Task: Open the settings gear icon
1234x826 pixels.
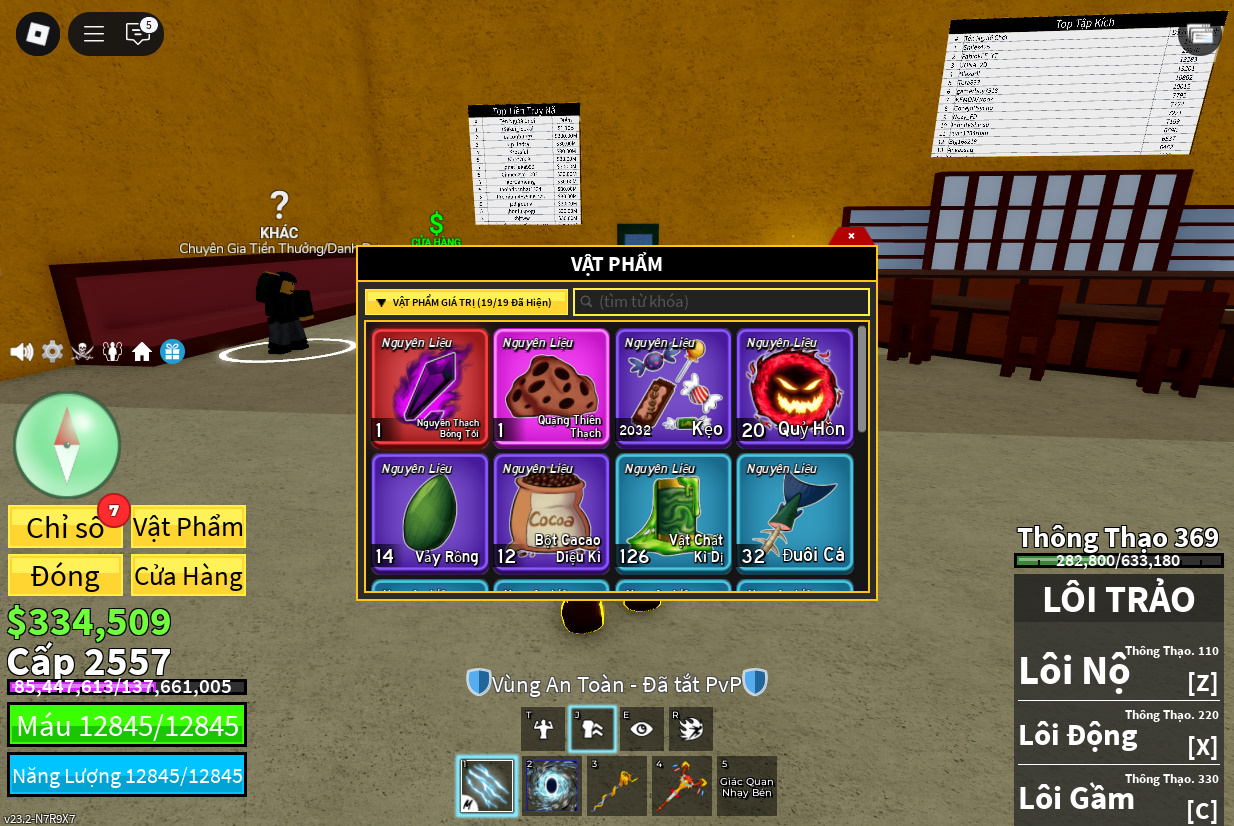Action: (52, 352)
